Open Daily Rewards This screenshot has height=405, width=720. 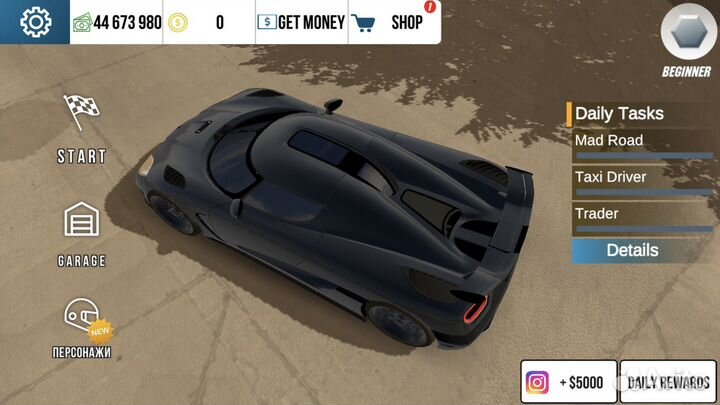[668, 382]
